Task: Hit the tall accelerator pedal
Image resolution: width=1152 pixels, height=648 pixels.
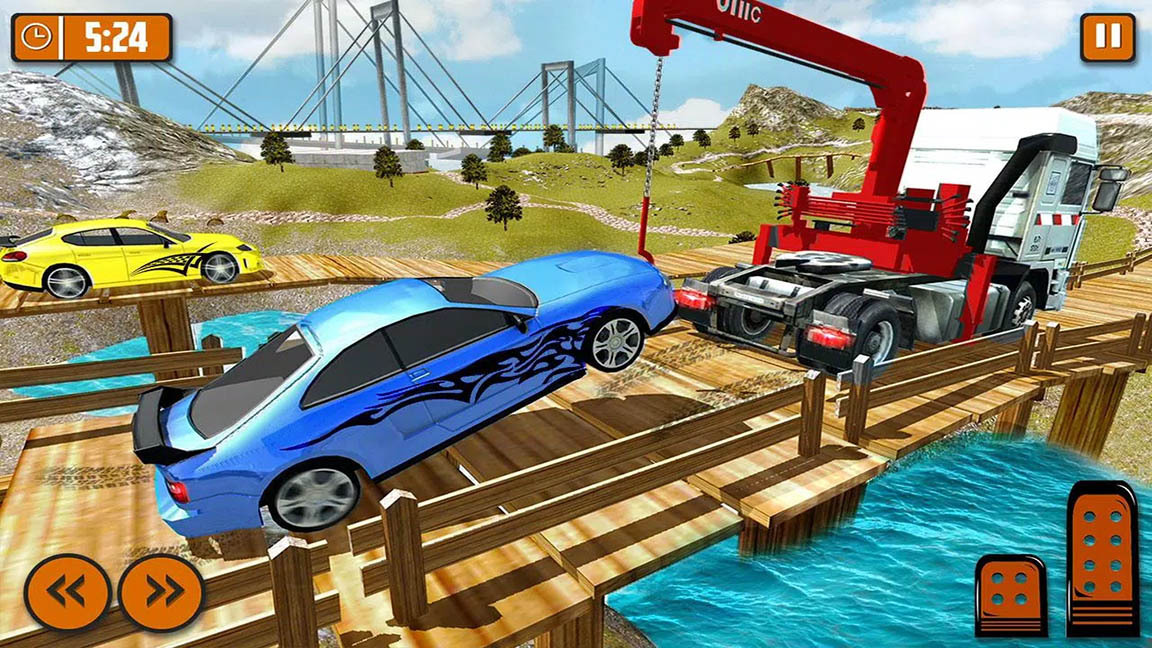Action: pyautogui.click(x=1102, y=558)
